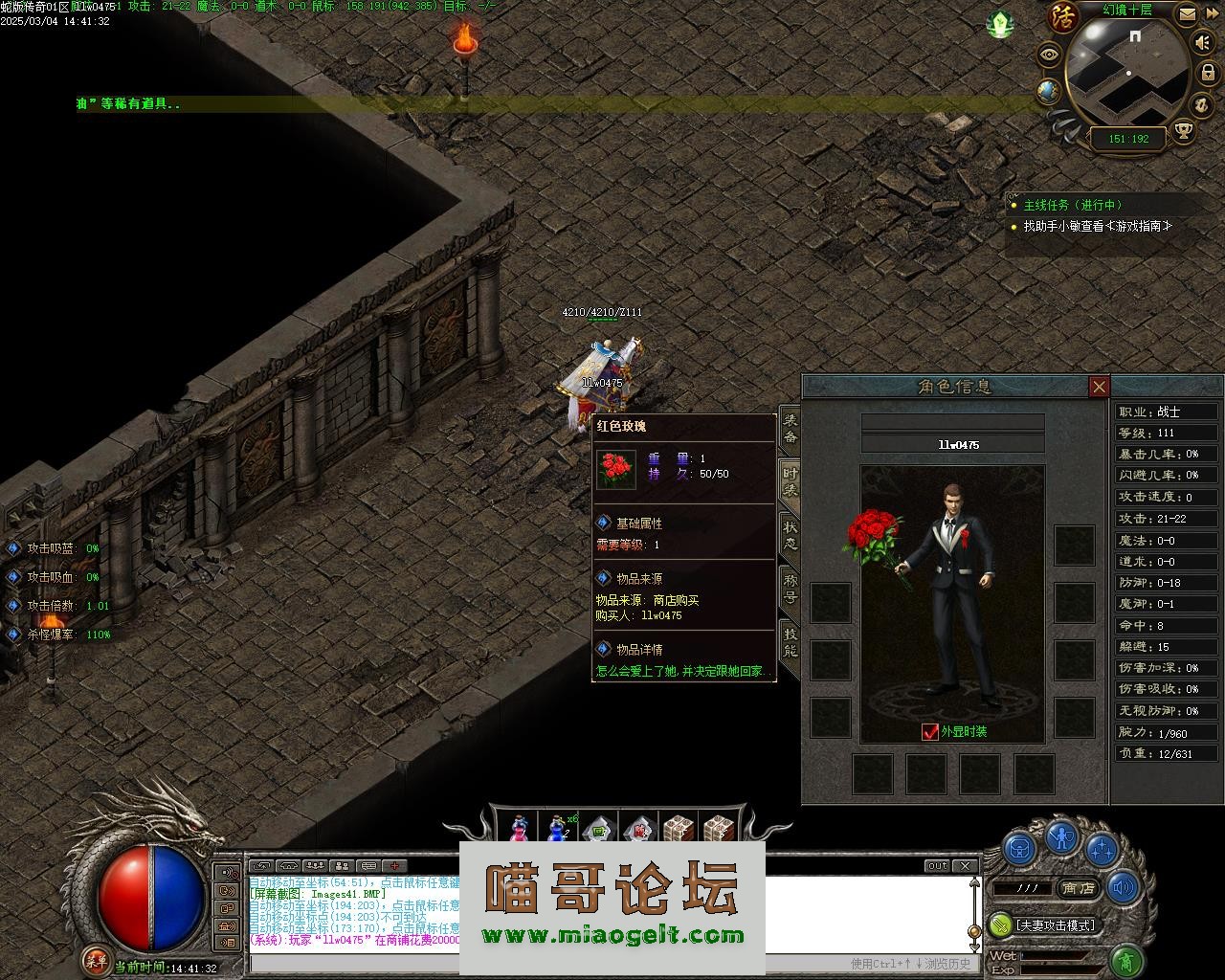Image resolution: width=1225 pixels, height=980 pixels.
Task: Open the mail envelope icon
Action: tap(1187, 14)
